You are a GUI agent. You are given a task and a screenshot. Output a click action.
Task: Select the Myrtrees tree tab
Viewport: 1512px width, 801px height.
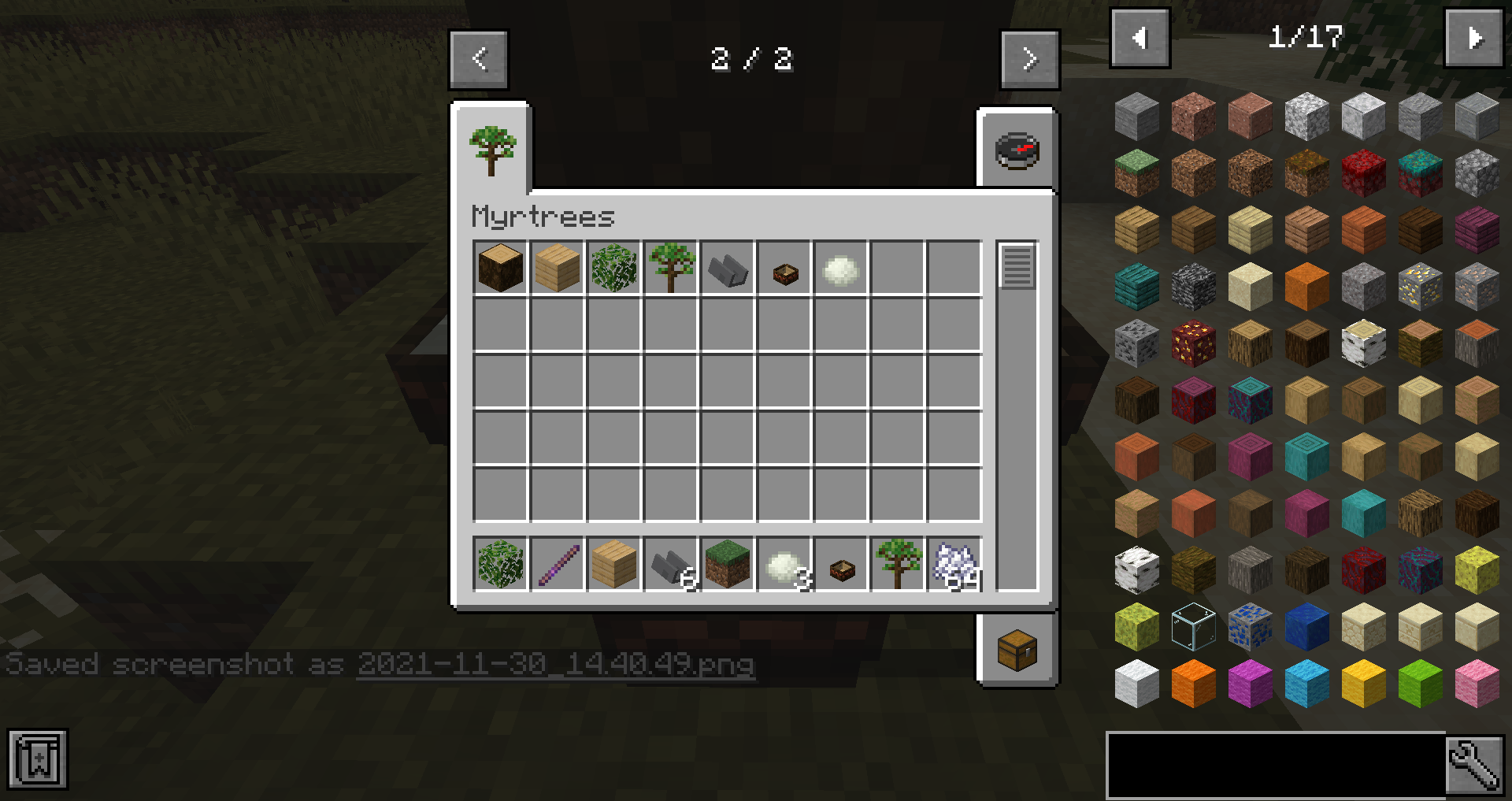tap(492, 150)
